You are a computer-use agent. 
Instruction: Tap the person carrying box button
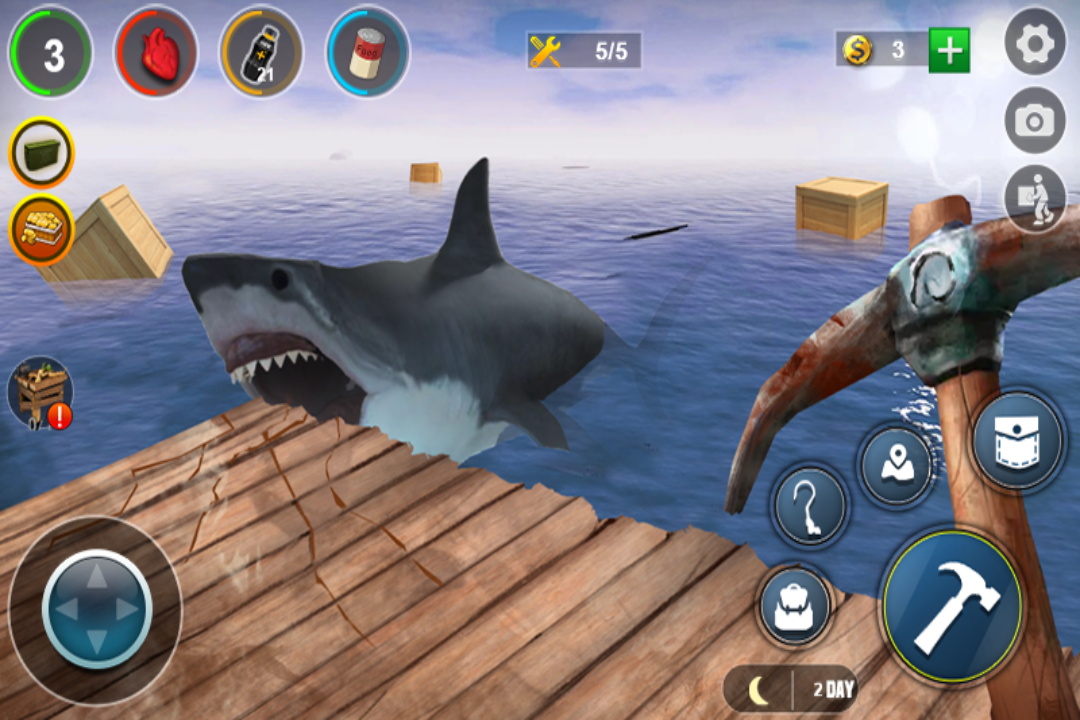click(1035, 199)
